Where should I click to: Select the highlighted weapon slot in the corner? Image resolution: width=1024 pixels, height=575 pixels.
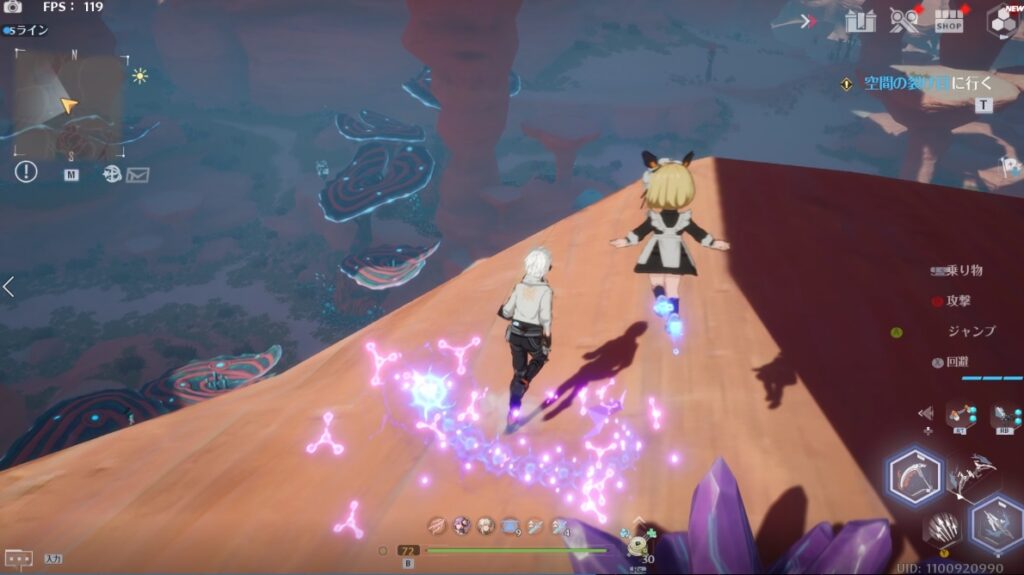pyautogui.click(x=995, y=523)
